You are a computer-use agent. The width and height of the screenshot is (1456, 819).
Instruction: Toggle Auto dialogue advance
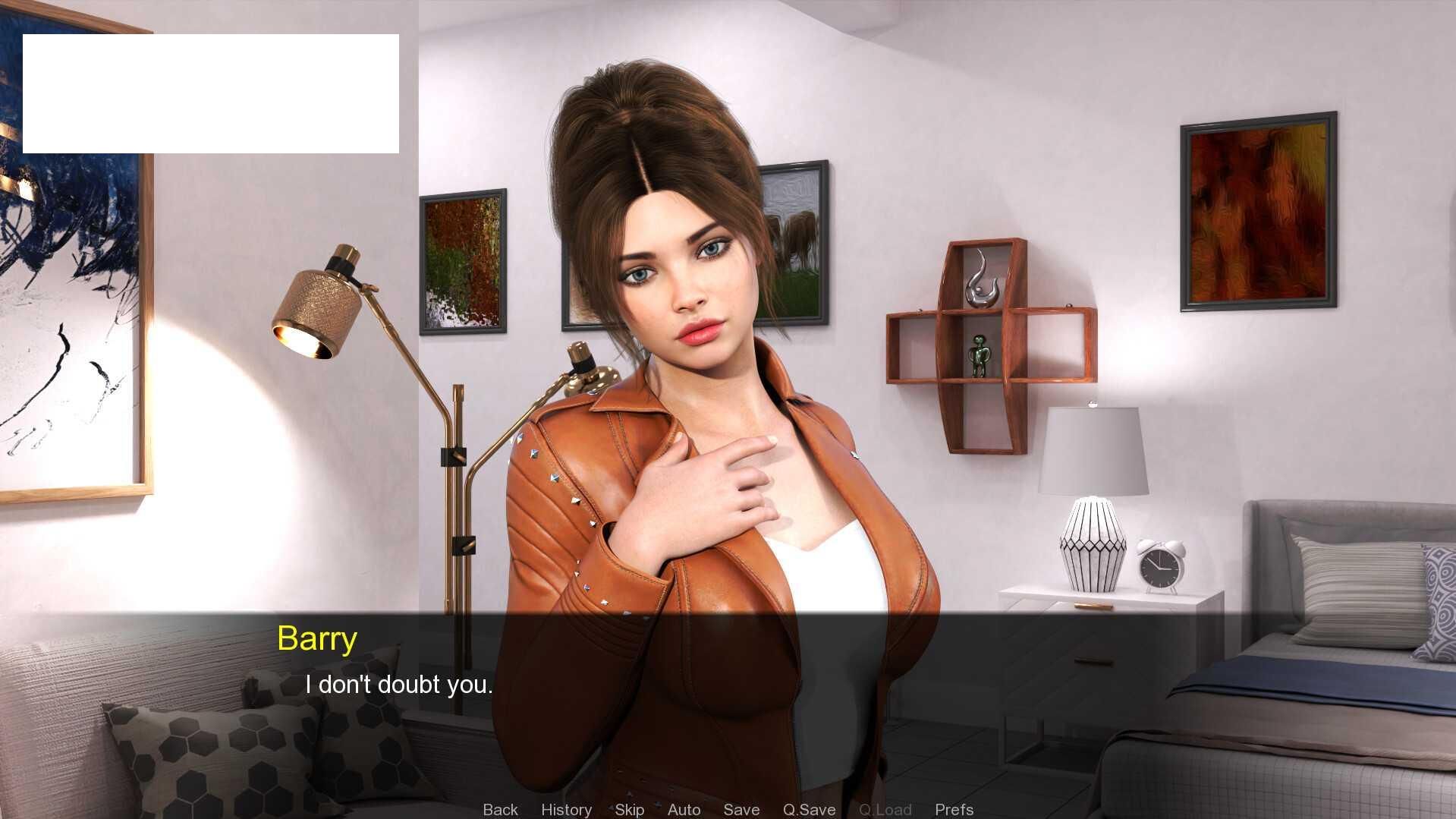click(x=684, y=809)
